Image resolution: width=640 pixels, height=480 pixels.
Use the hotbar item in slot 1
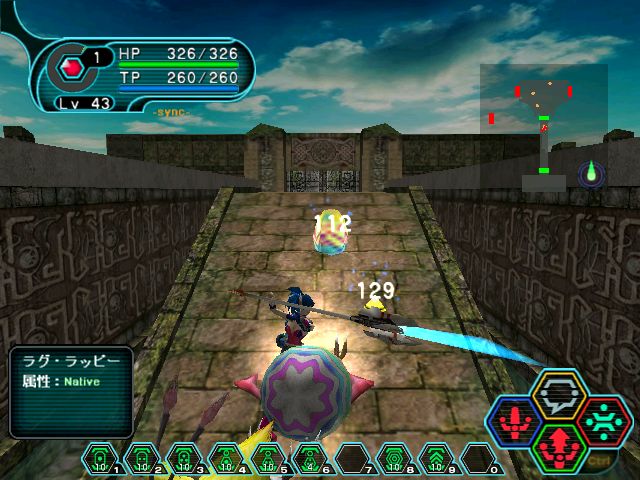tap(100, 460)
